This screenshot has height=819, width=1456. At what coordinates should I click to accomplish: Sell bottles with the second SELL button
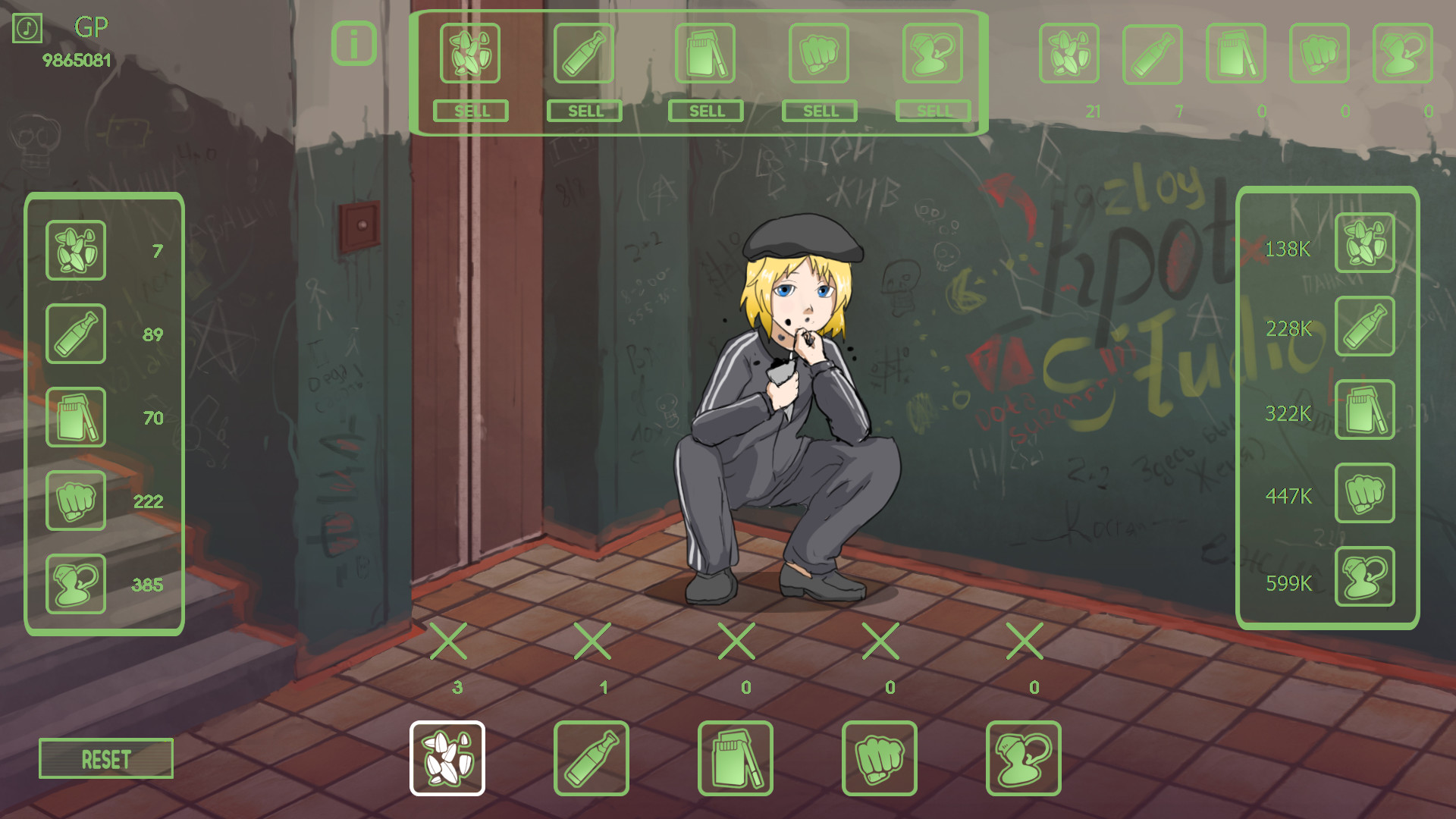pos(584,111)
